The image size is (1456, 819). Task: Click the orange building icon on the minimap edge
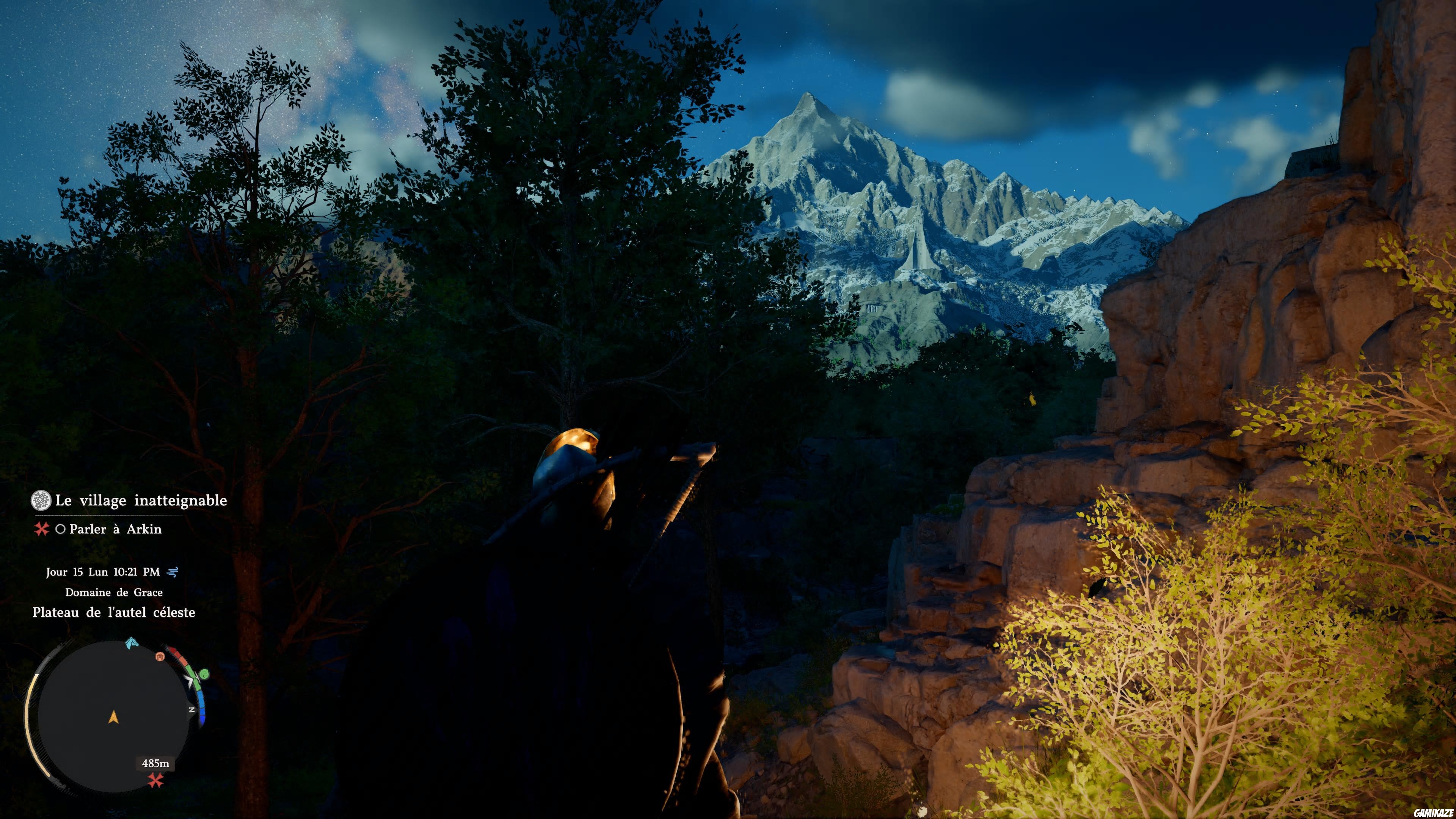[x=160, y=657]
